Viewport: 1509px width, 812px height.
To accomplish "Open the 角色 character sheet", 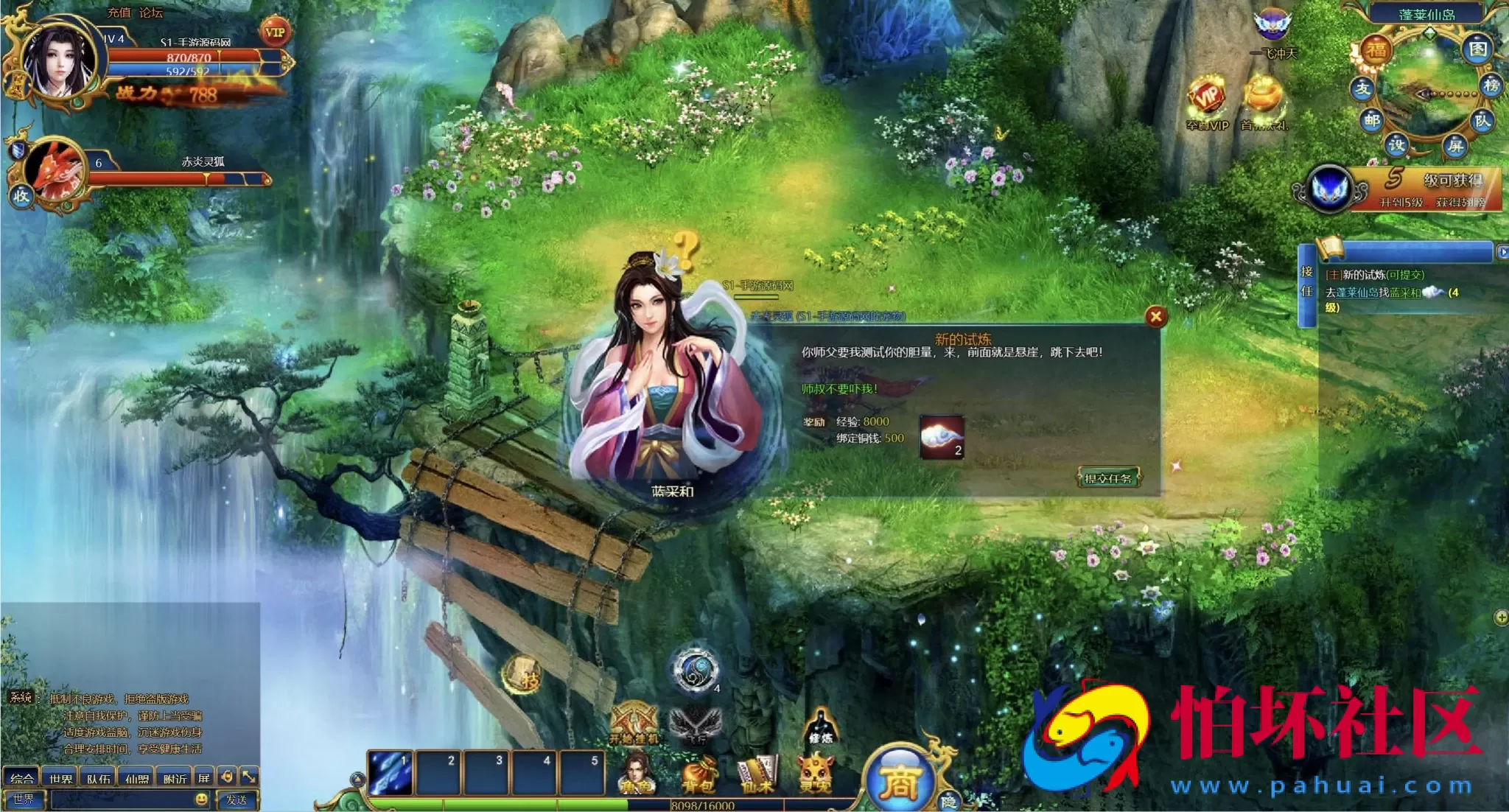I will tap(637, 776).
